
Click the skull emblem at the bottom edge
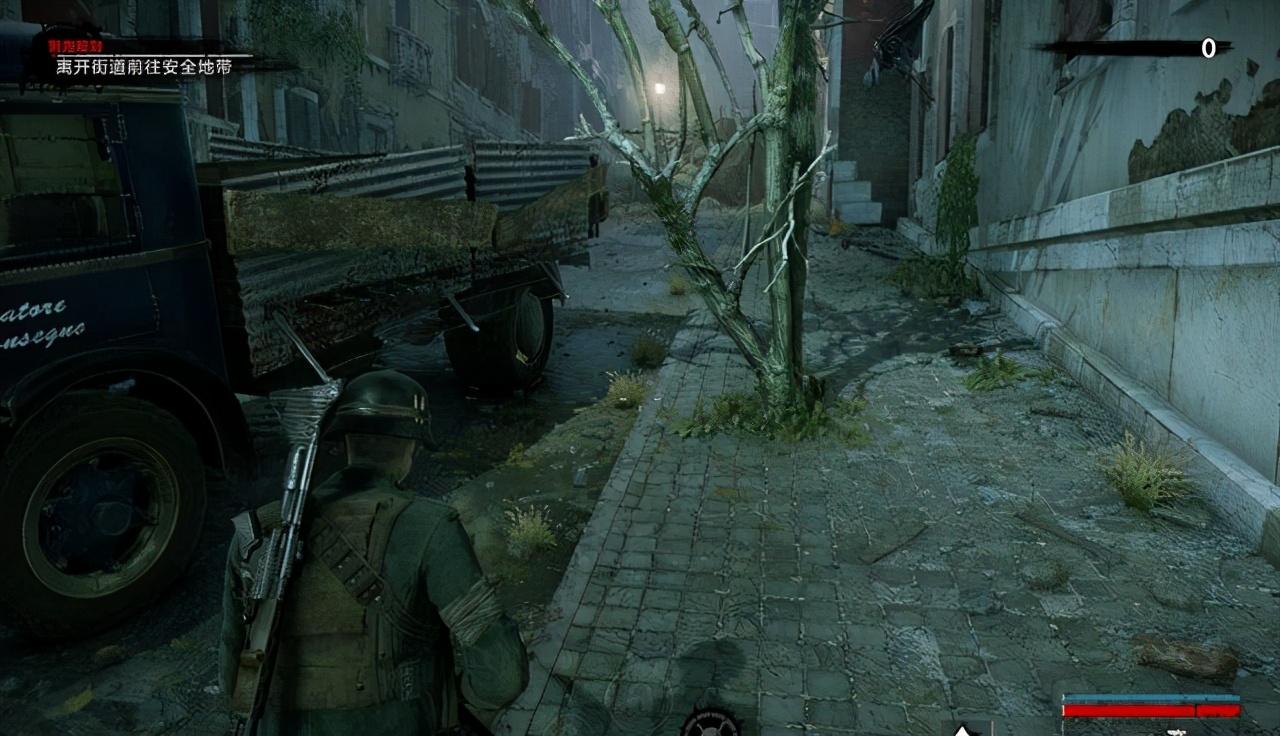710,723
